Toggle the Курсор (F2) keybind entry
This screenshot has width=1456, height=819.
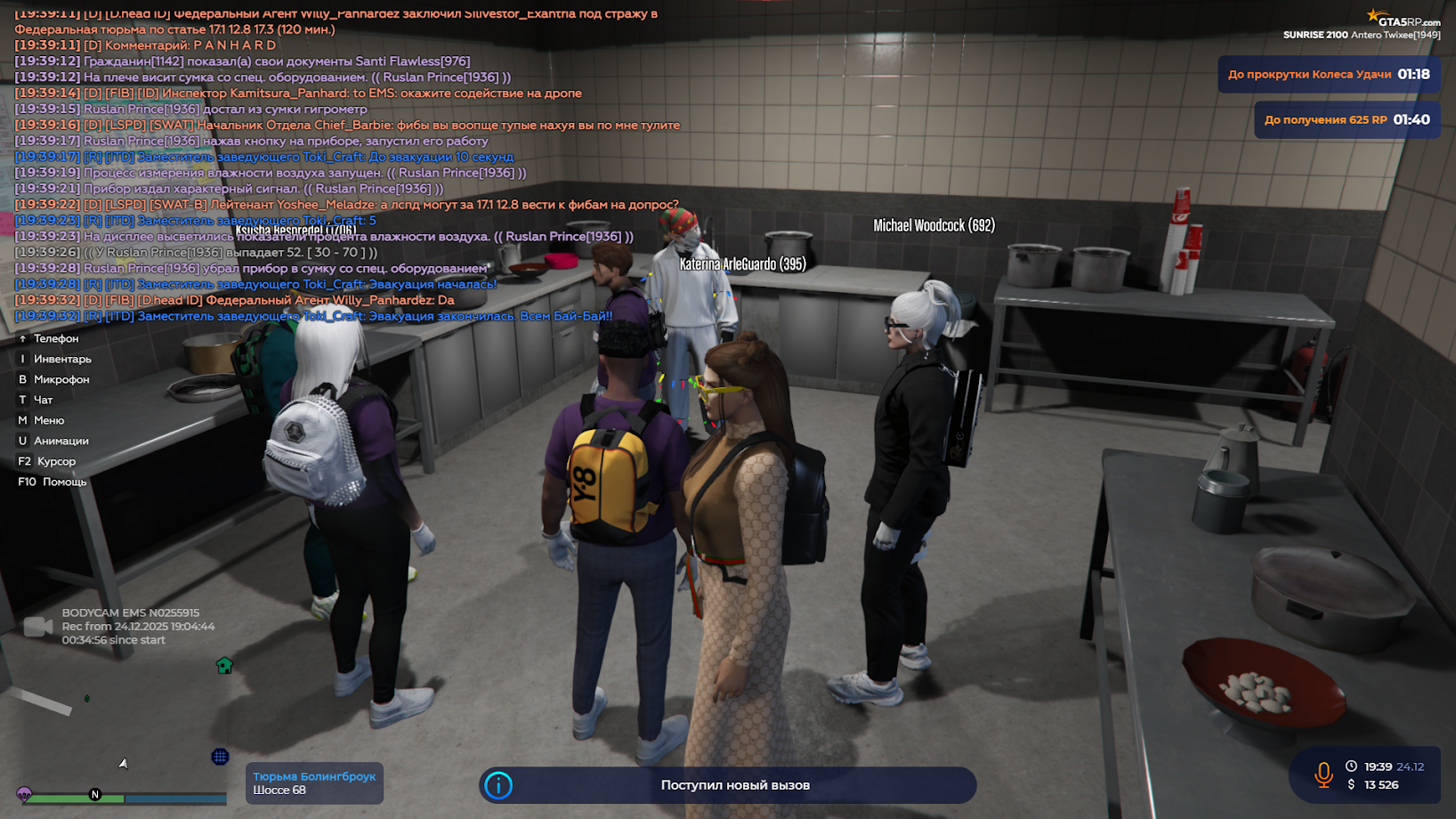[49, 460]
